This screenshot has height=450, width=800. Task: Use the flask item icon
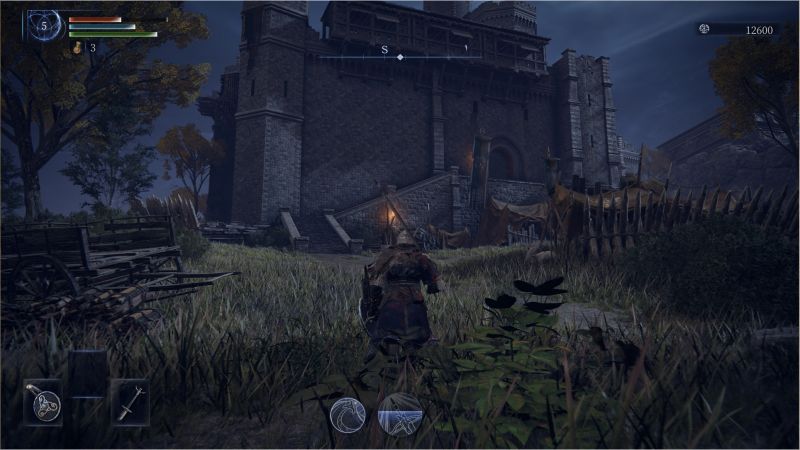tap(77, 47)
